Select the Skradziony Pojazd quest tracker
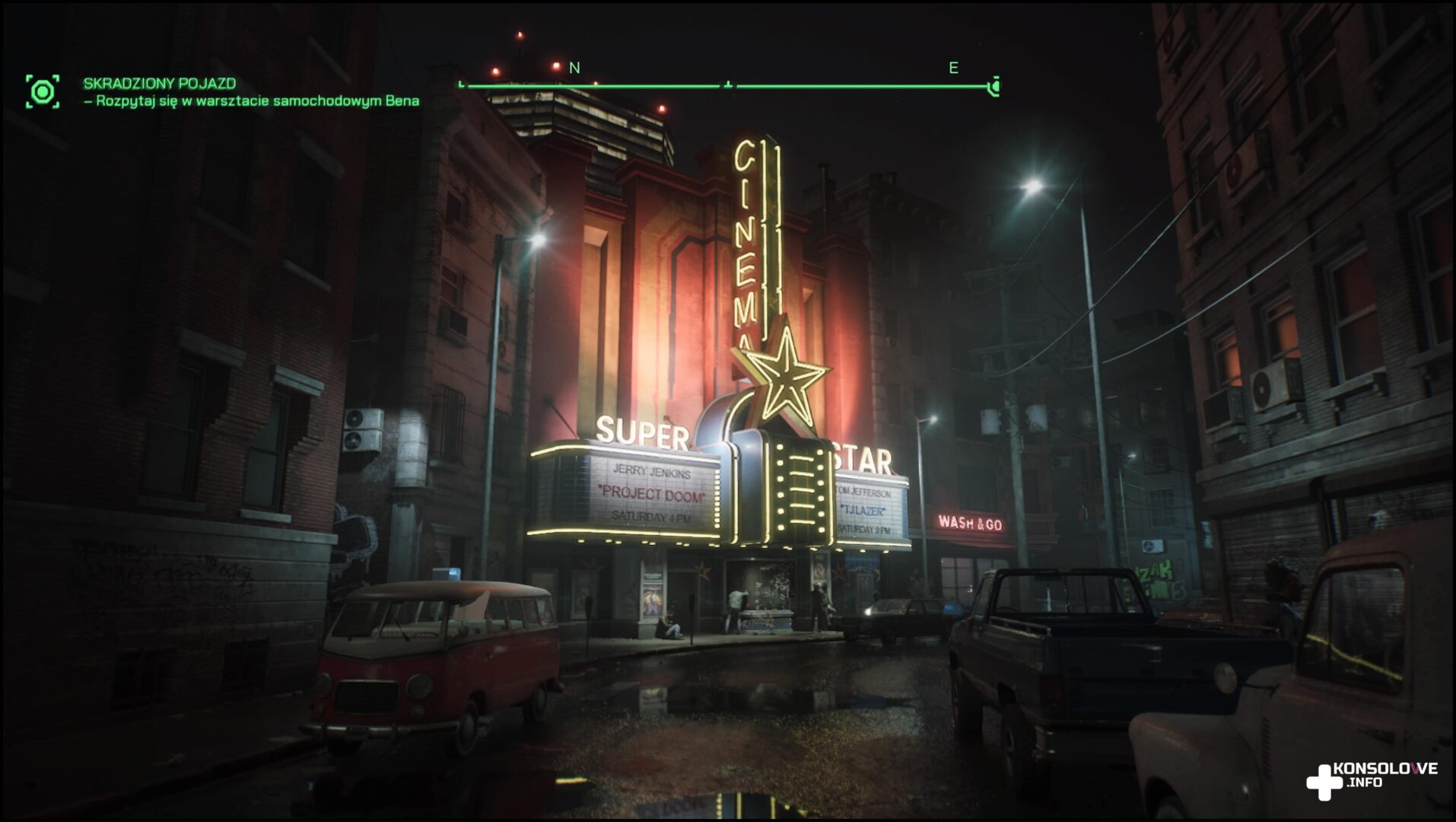 click(x=160, y=84)
